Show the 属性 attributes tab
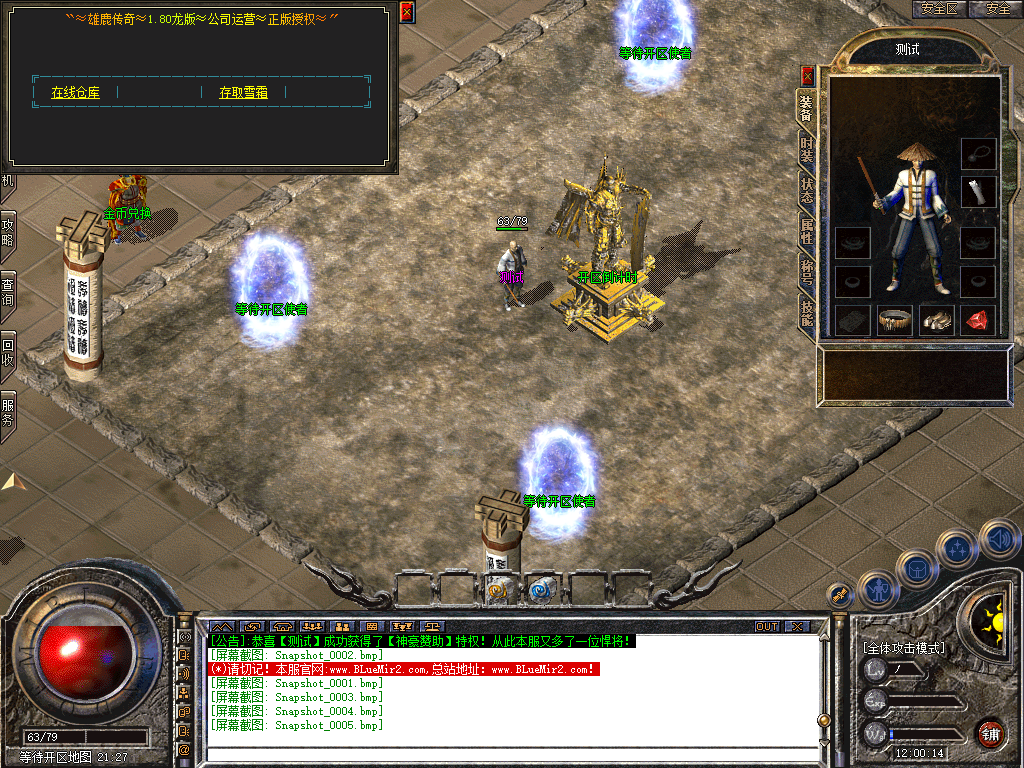Viewport: 1024px width, 768px height. [806, 231]
